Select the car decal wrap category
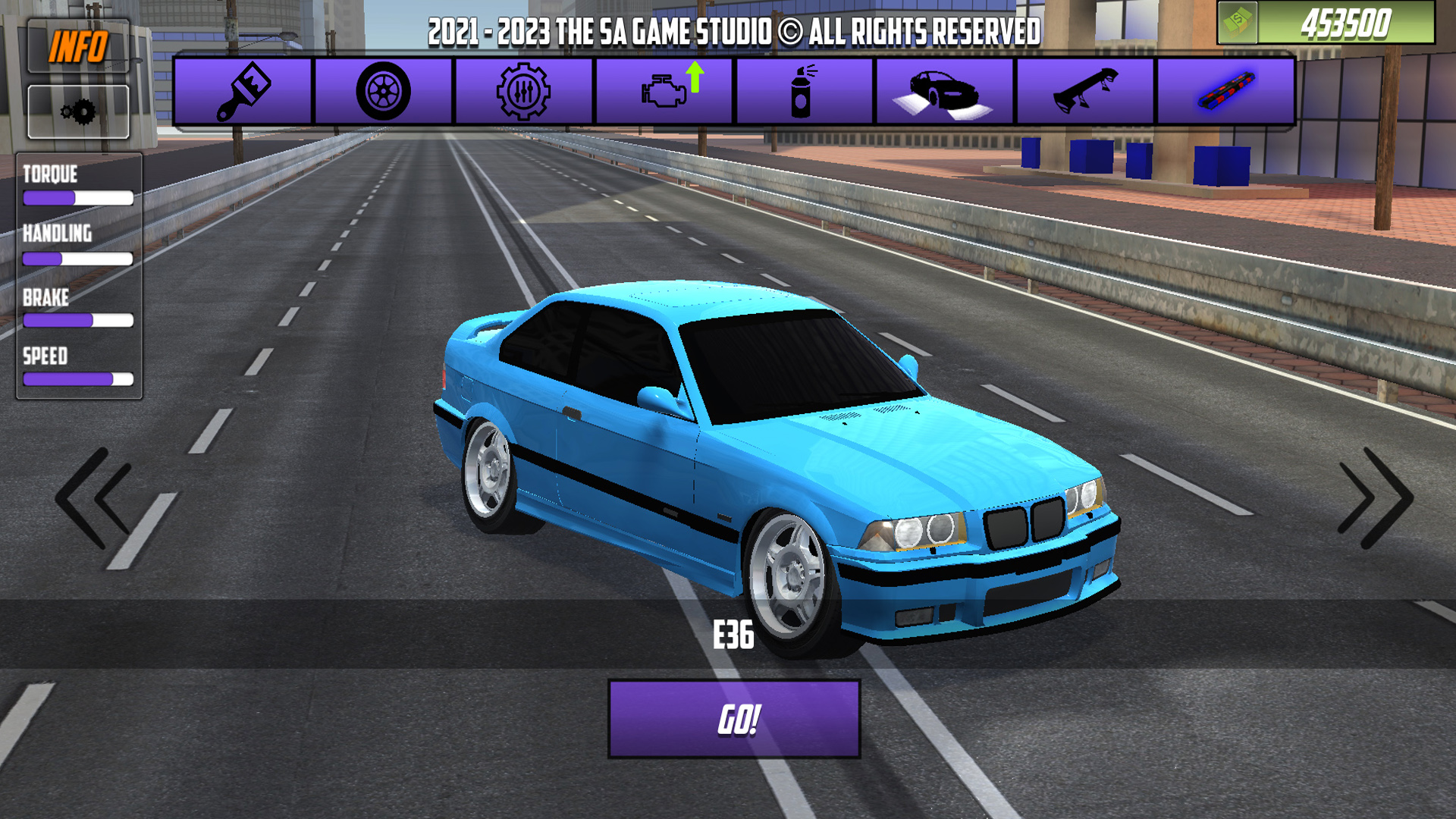 (944, 92)
